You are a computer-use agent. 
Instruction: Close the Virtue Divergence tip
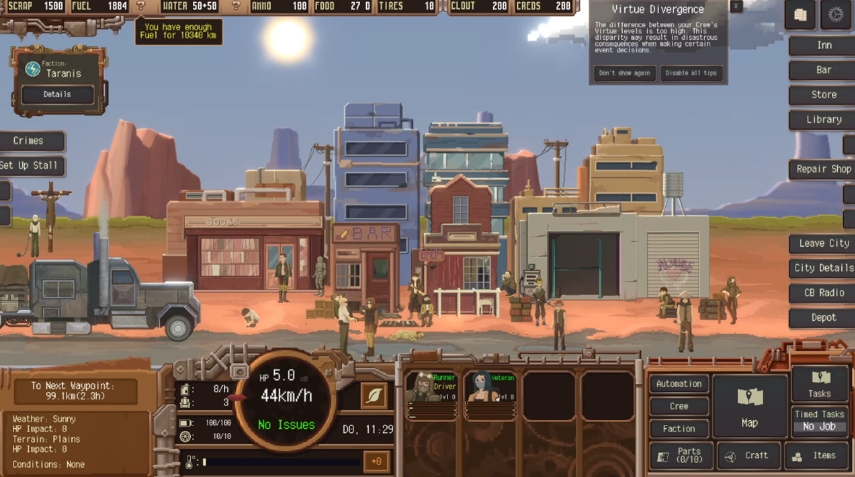735,7
